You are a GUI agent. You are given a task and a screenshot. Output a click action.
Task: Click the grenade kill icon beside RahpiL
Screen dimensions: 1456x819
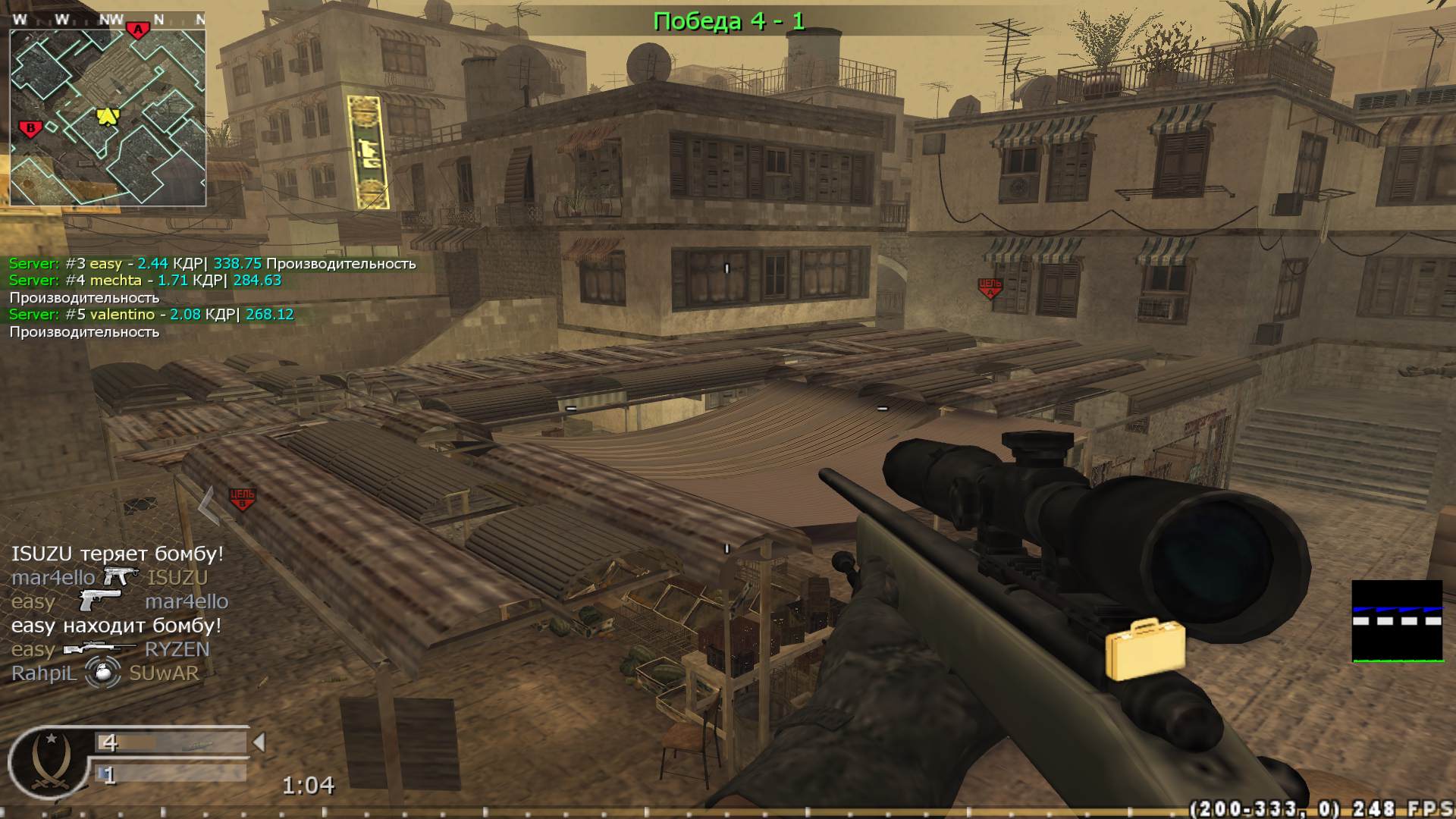click(x=104, y=672)
